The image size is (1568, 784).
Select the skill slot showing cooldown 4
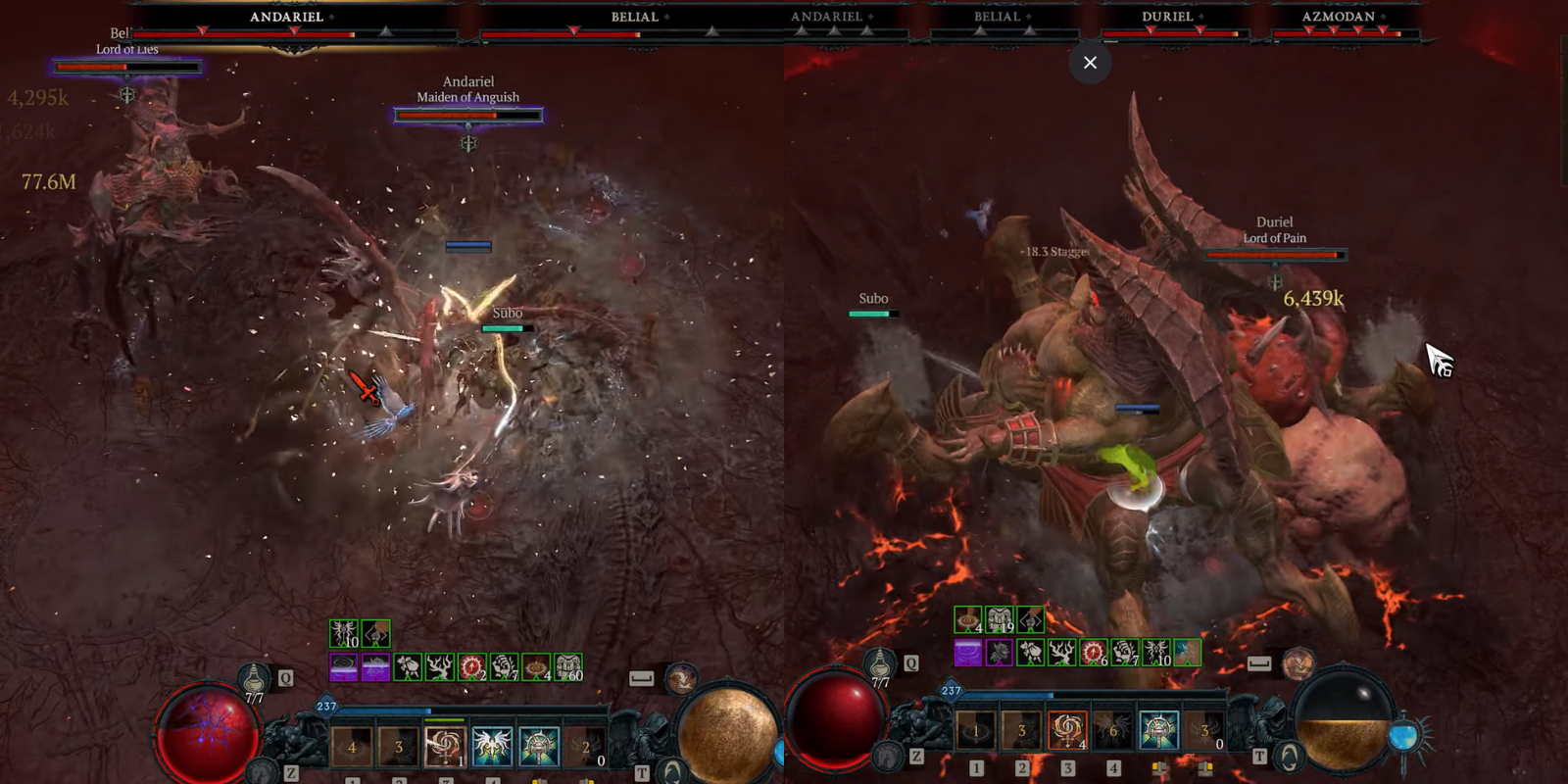coord(352,747)
